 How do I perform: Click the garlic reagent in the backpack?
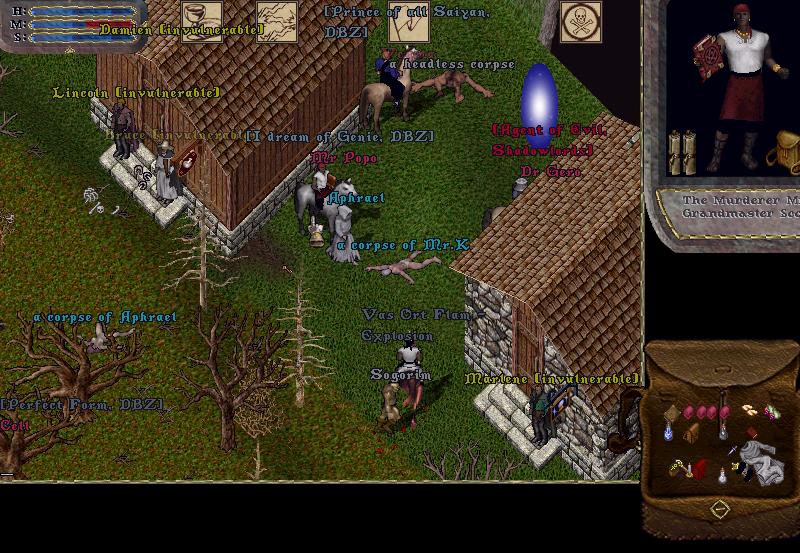coord(747,408)
